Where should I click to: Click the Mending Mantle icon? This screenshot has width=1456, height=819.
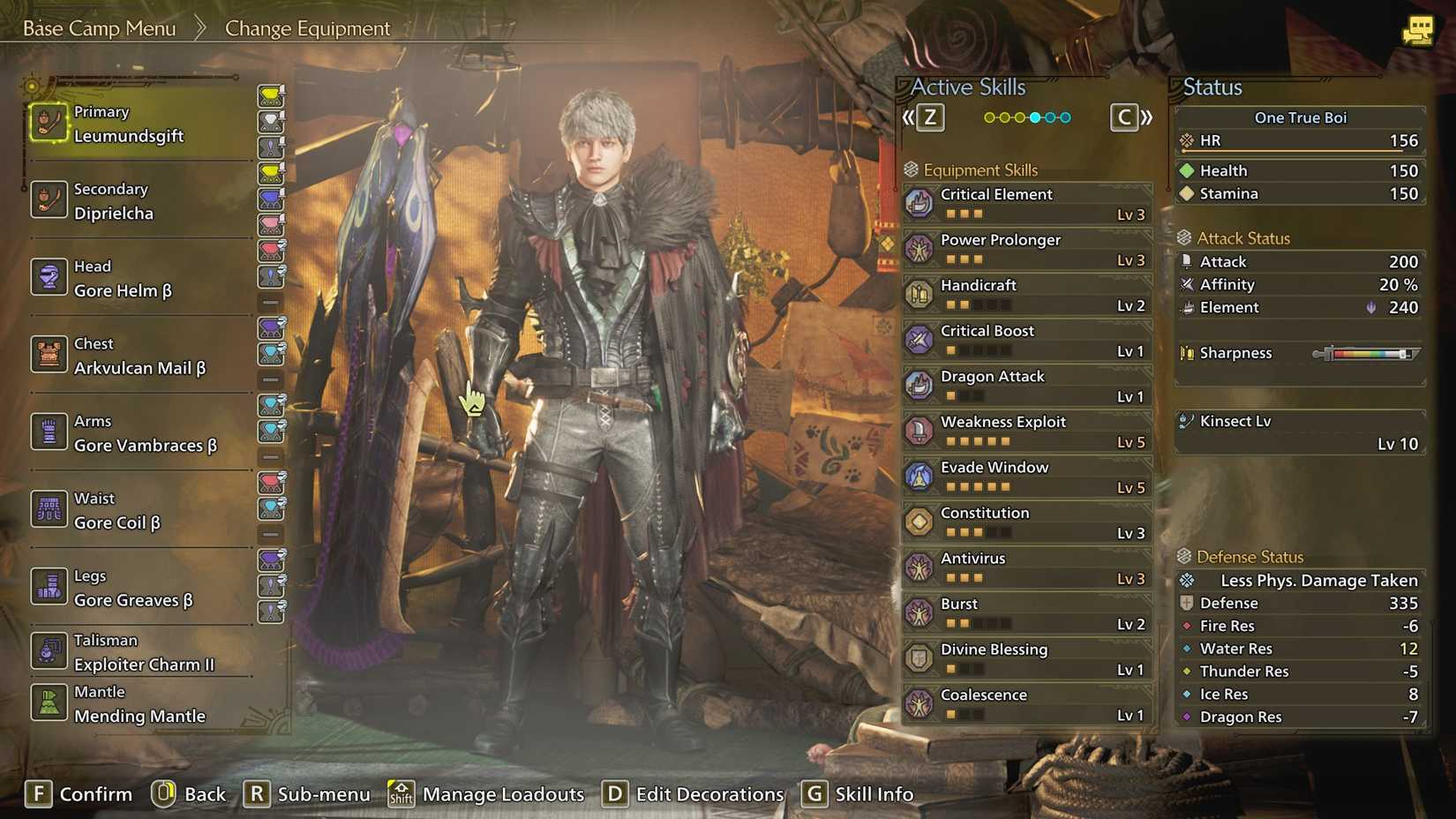(49, 703)
